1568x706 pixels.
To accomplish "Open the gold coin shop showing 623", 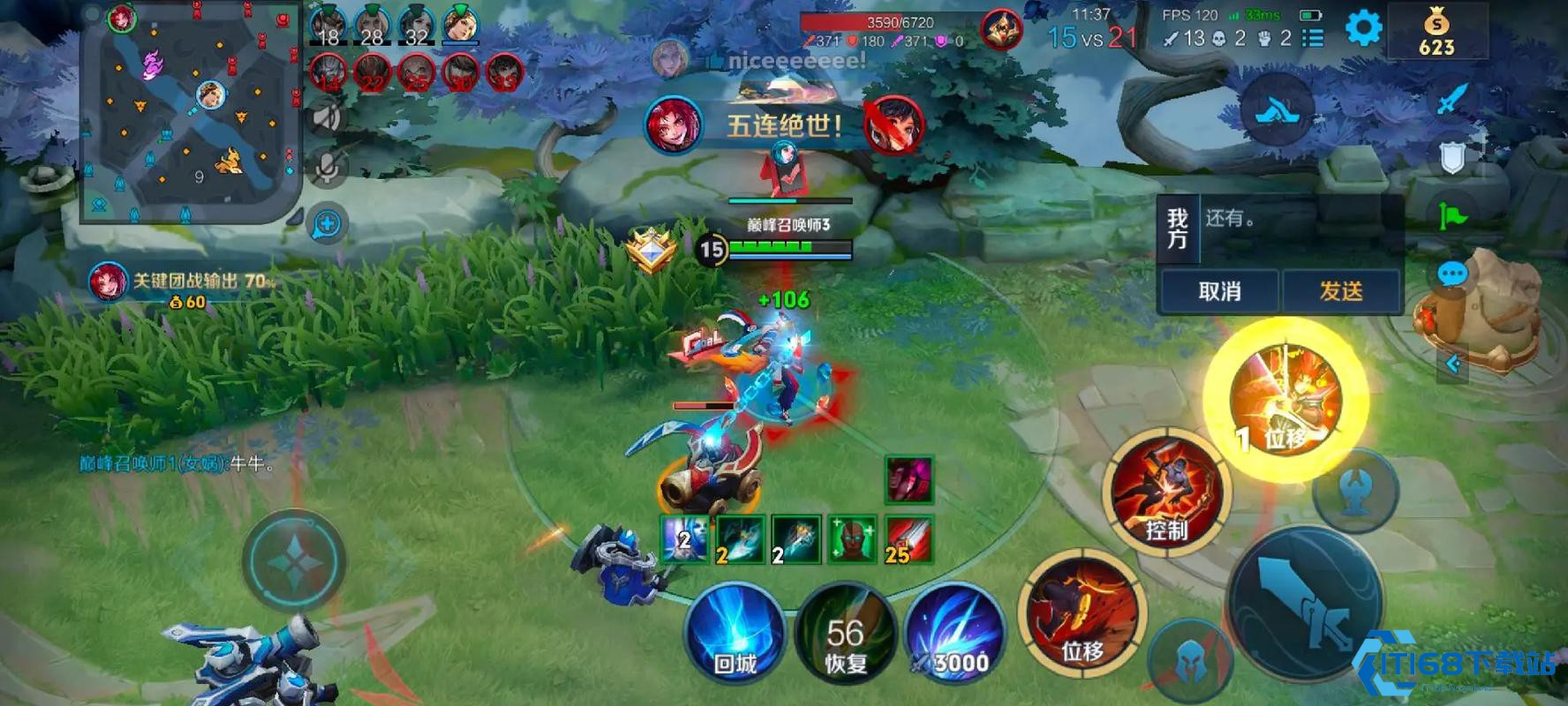I will [x=1436, y=34].
